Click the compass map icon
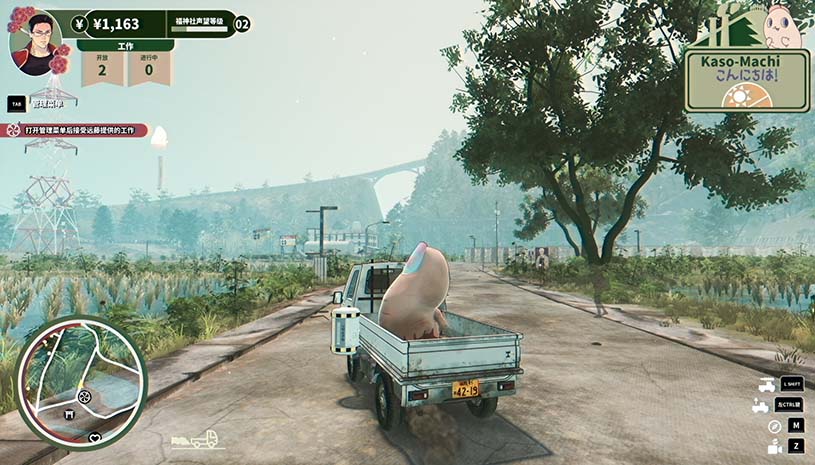The image size is (815, 465). pyautogui.click(x=774, y=426)
